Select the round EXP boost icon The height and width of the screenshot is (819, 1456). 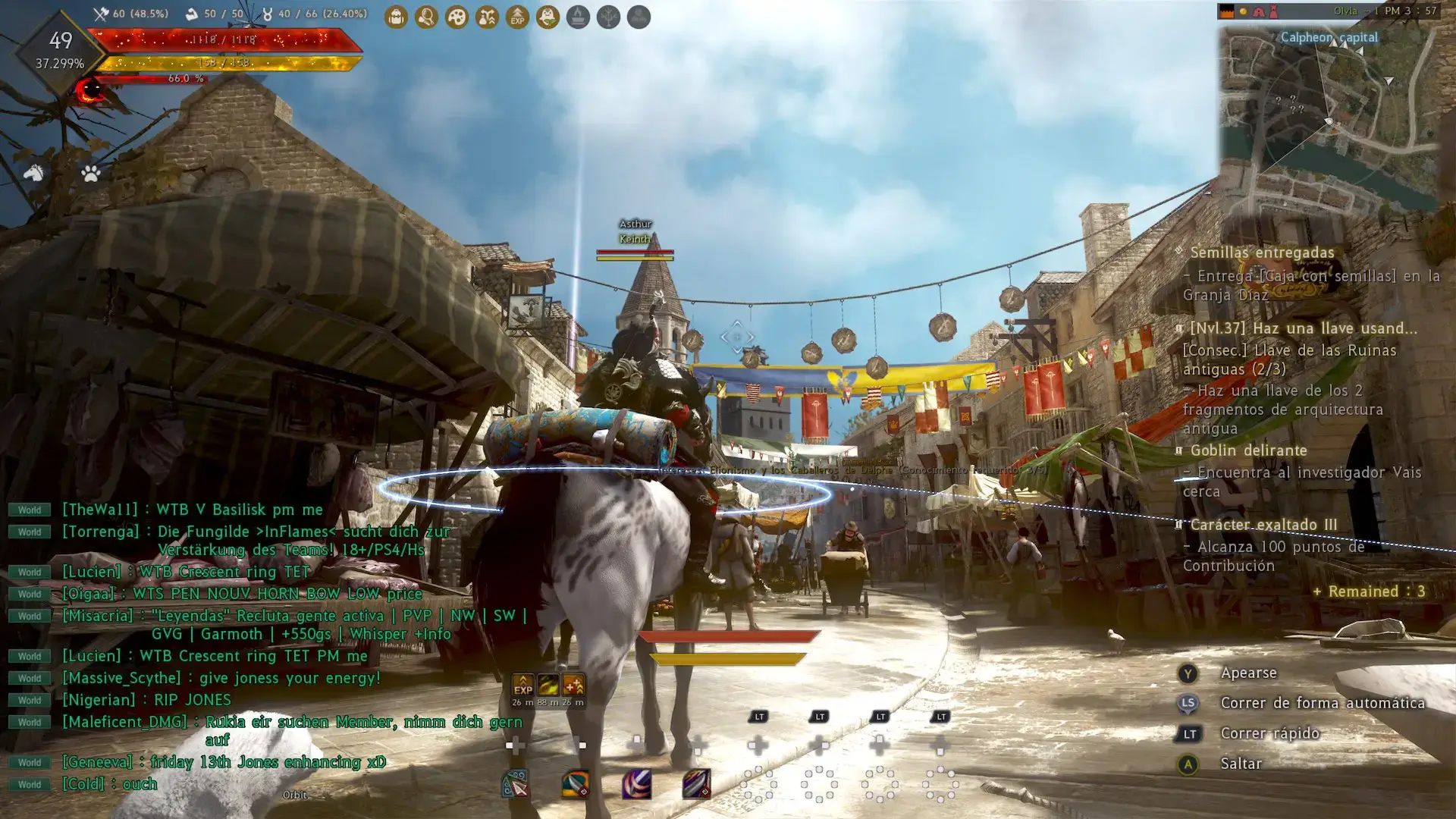coord(517,17)
